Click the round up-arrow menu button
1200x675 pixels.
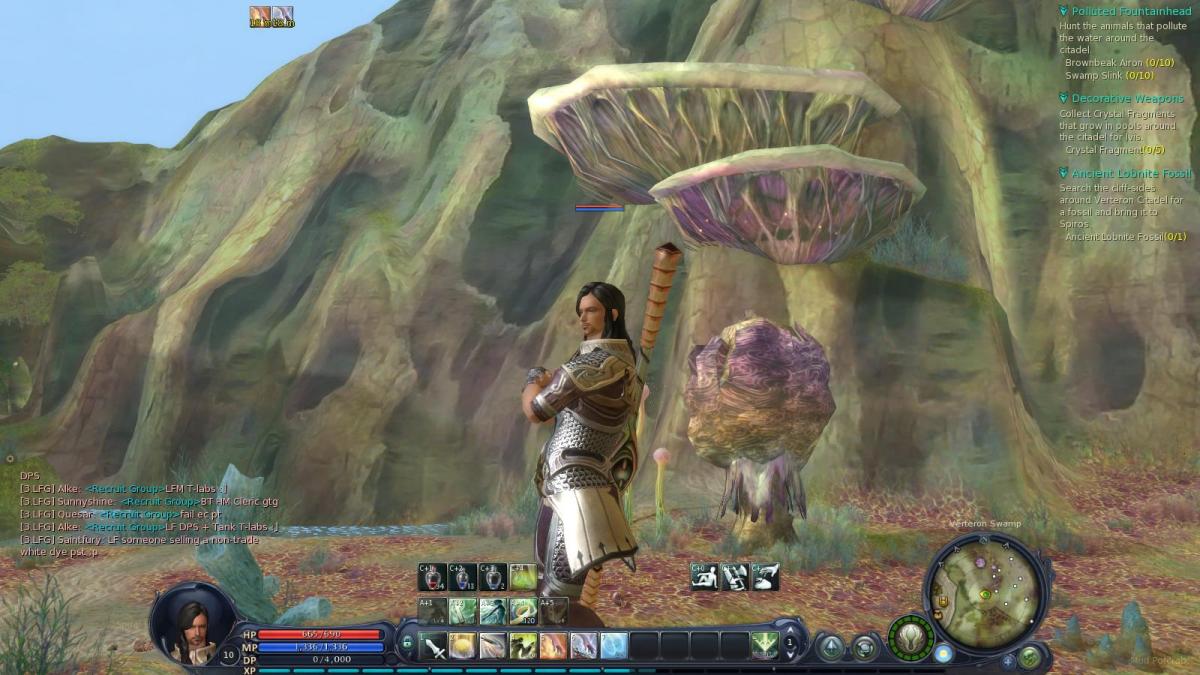[830, 647]
